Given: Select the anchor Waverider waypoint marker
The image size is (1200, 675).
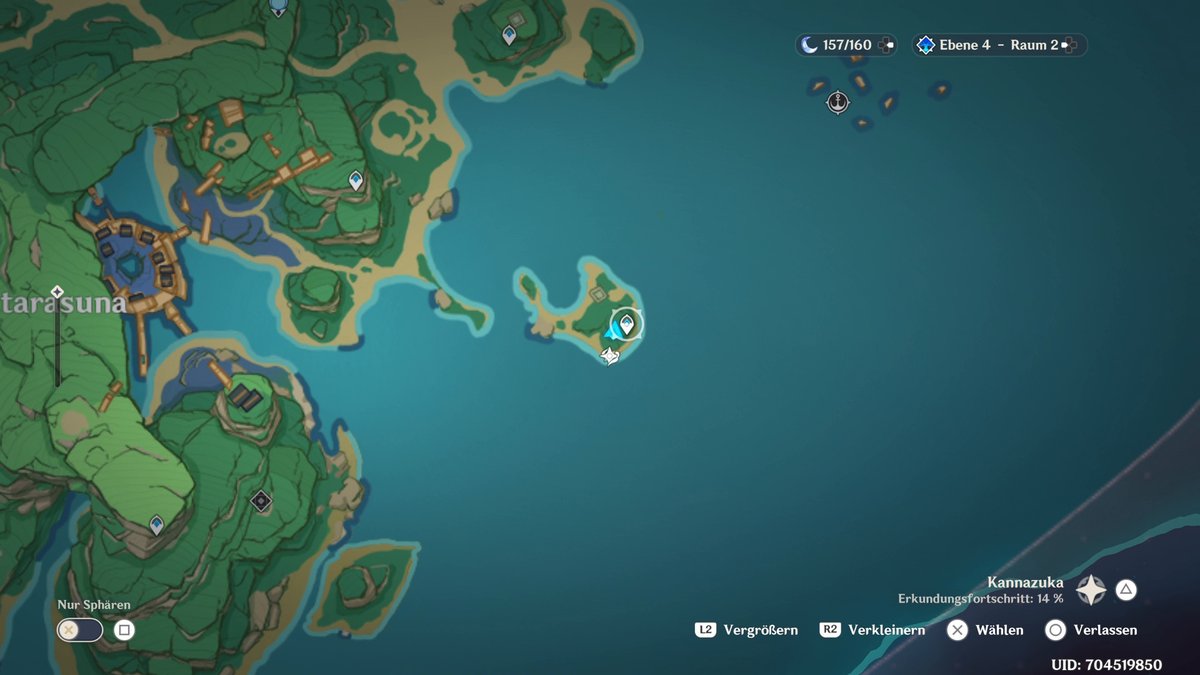Looking at the screenshot, I should coord(838,102).
